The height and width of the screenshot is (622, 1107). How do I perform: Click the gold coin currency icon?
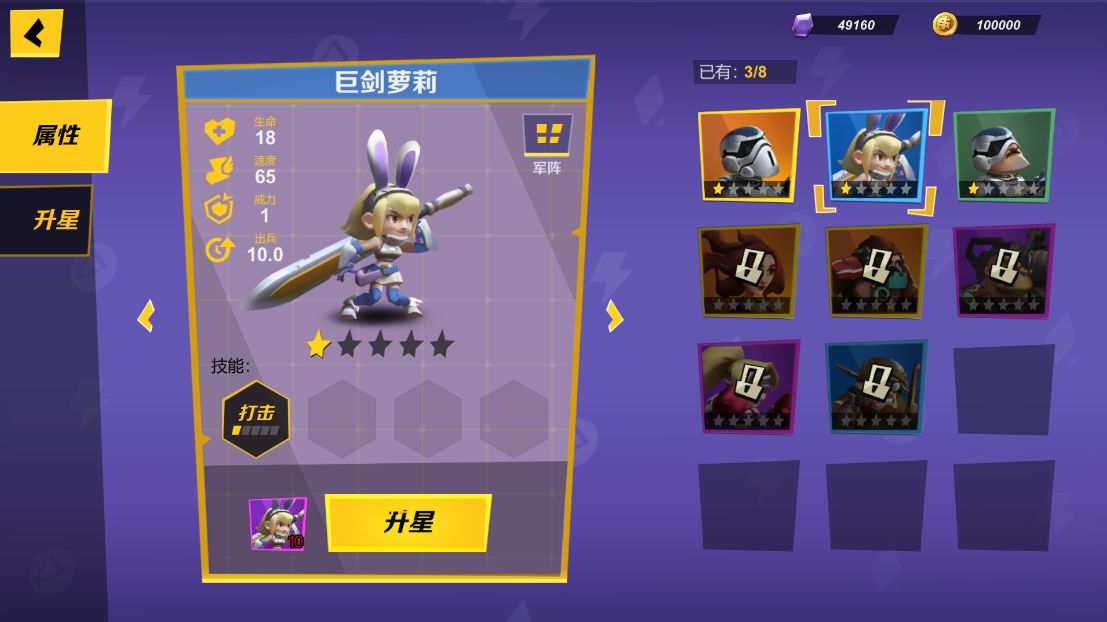(x=944, y=25)
